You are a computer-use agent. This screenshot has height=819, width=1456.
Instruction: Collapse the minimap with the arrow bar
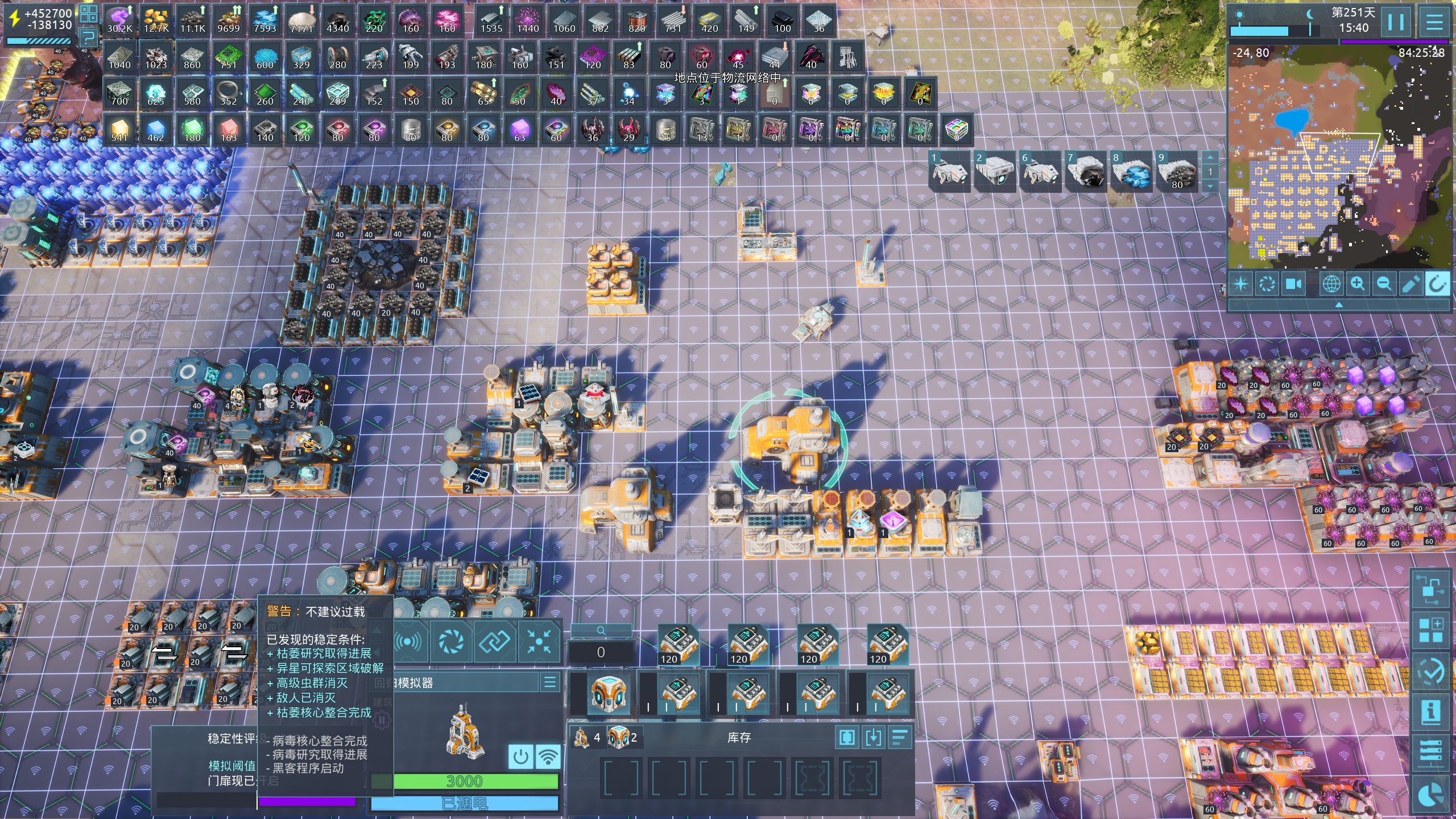pos(1339,305)
